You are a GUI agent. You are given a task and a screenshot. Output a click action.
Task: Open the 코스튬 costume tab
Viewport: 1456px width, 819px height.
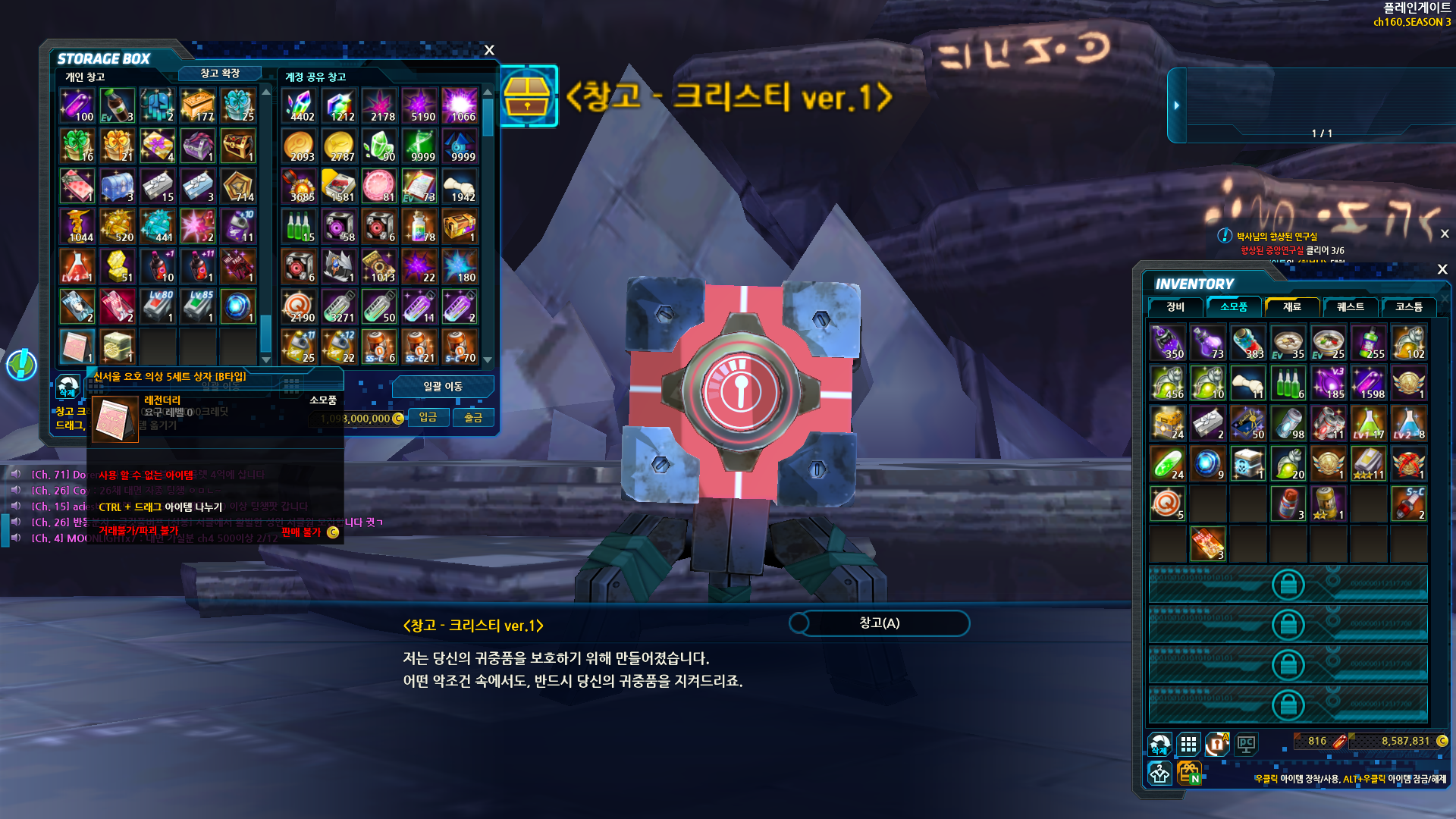[x=1409, y=306]
